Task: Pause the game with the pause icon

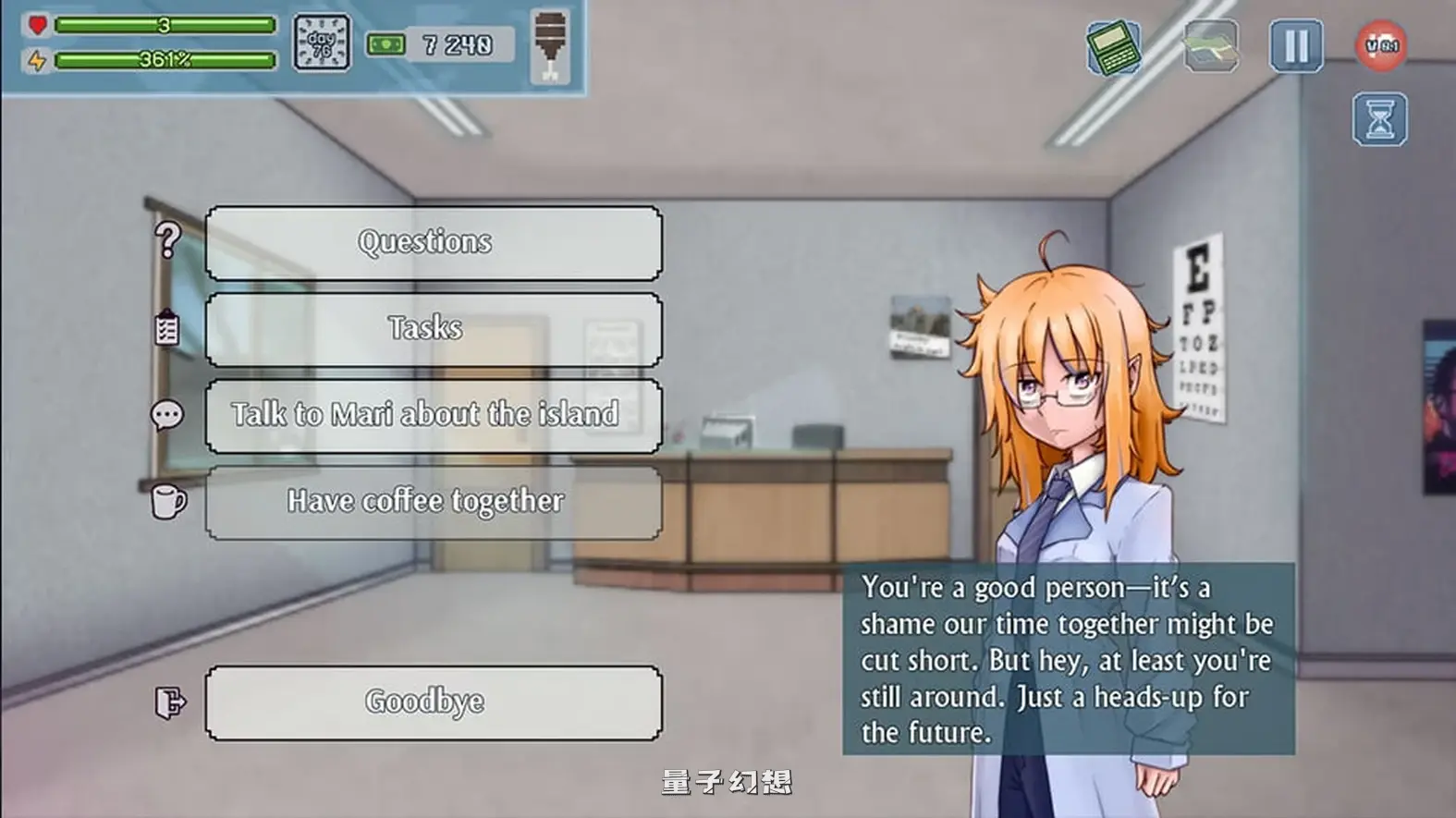Action: (x=1297, y=44)
